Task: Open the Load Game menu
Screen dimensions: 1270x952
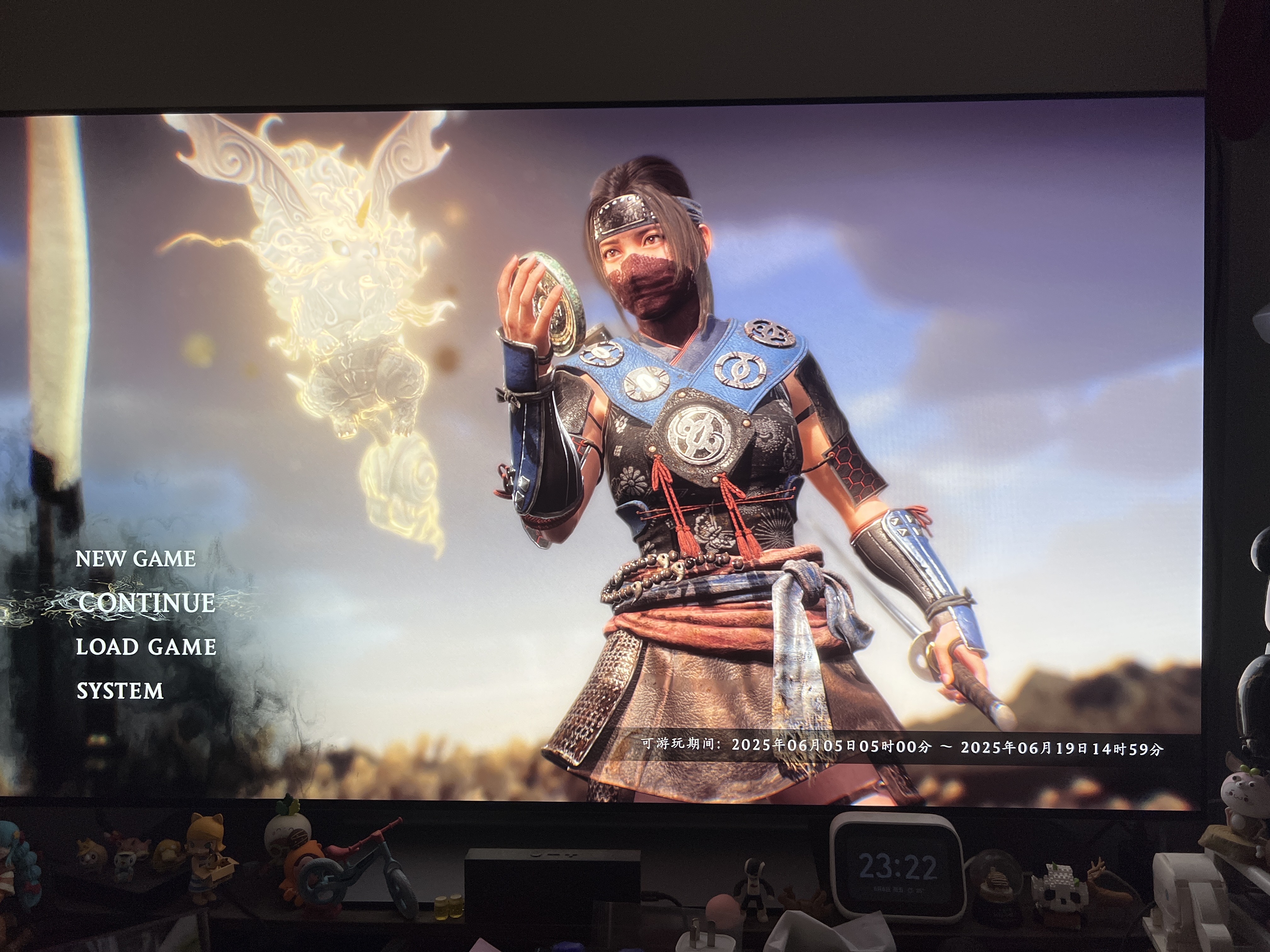Action: [x=146, y=647]
